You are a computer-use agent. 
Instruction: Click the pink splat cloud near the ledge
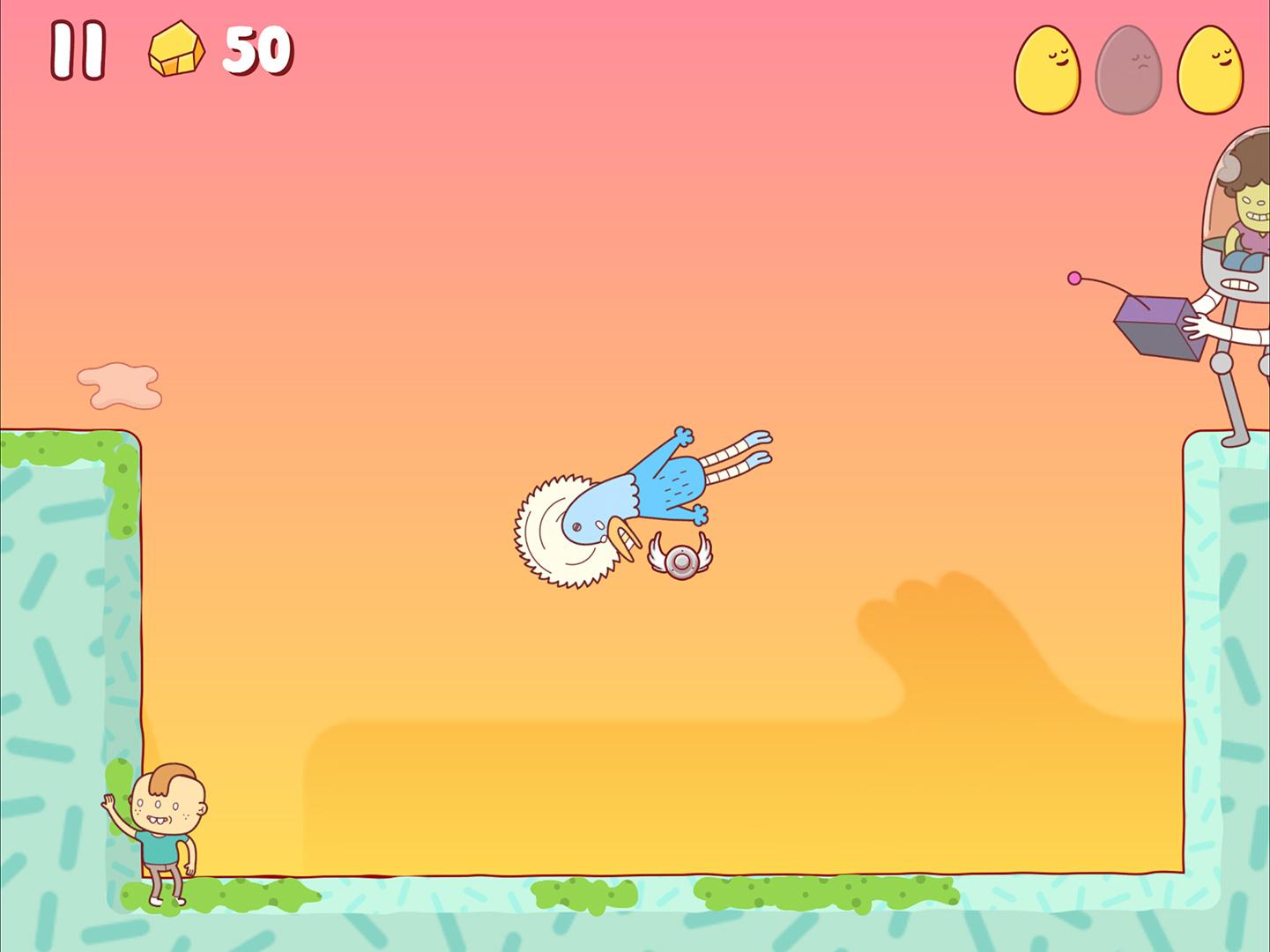click(x=121, y=386)
